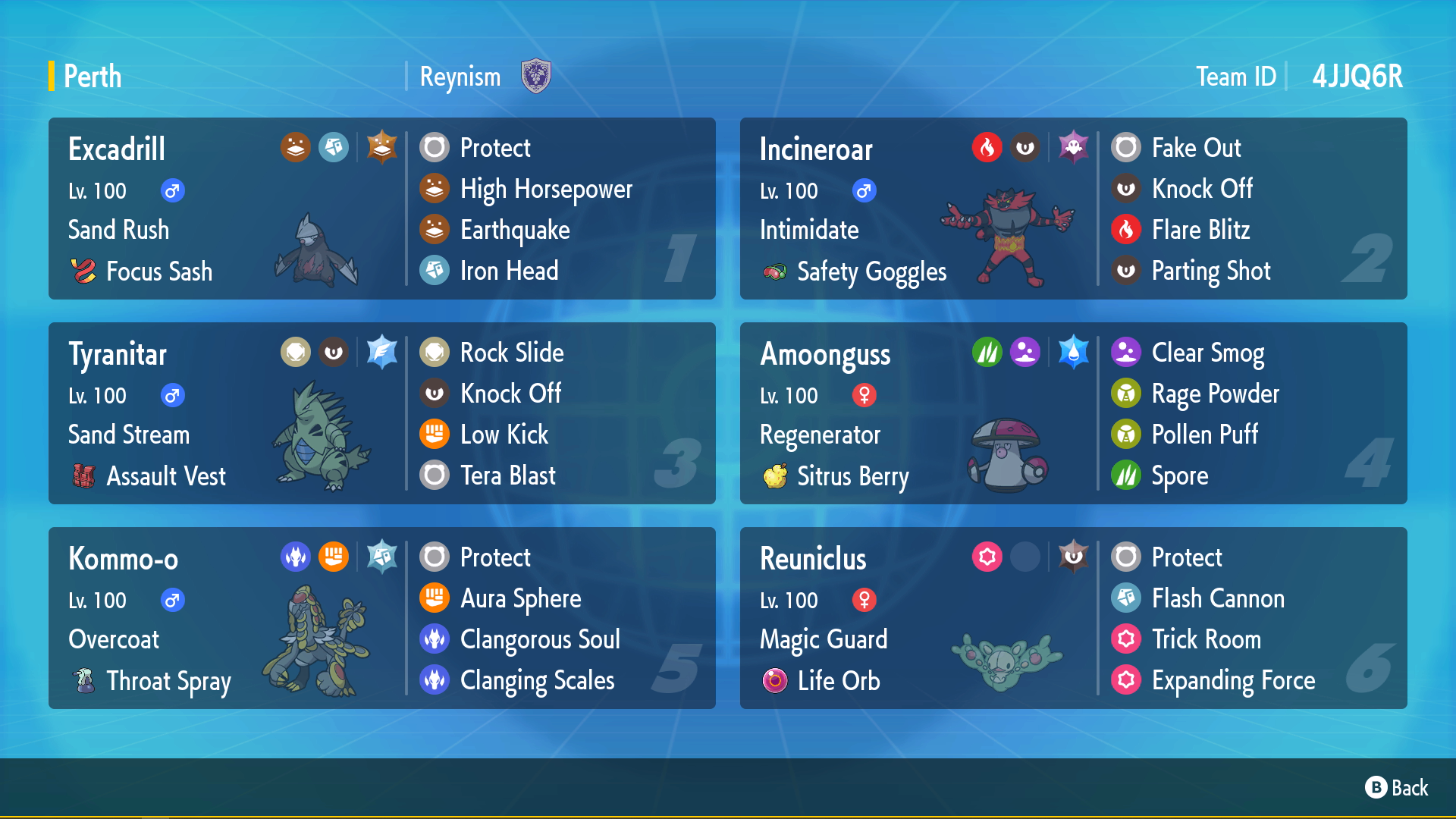Choose Incineroar's team panel
Image resolution: width=1456 pixels, height=819 pixels.
tap(1073, 209)
